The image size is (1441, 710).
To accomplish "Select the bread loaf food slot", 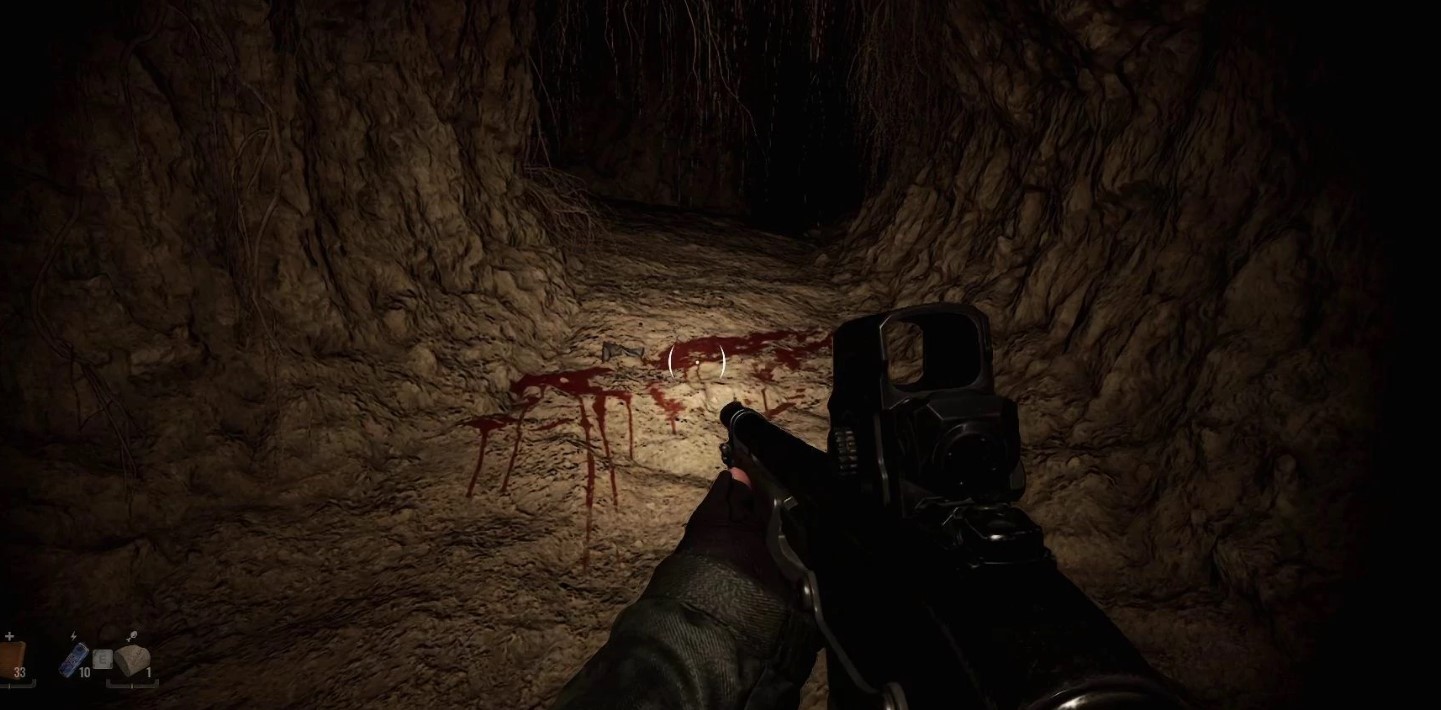I will pos(132,660).
